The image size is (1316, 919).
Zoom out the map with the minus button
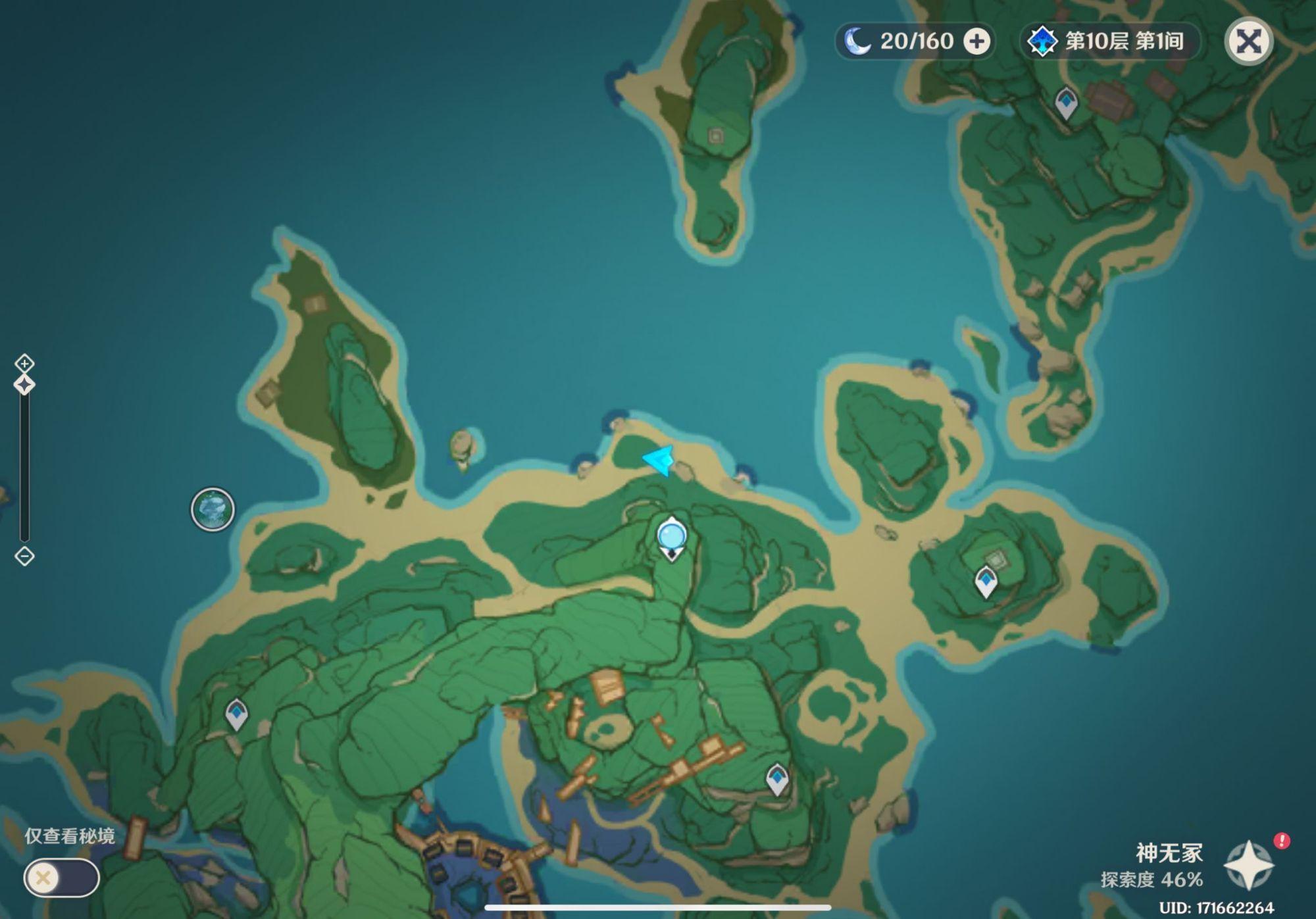pyautogui.click(x=24, y=556)
